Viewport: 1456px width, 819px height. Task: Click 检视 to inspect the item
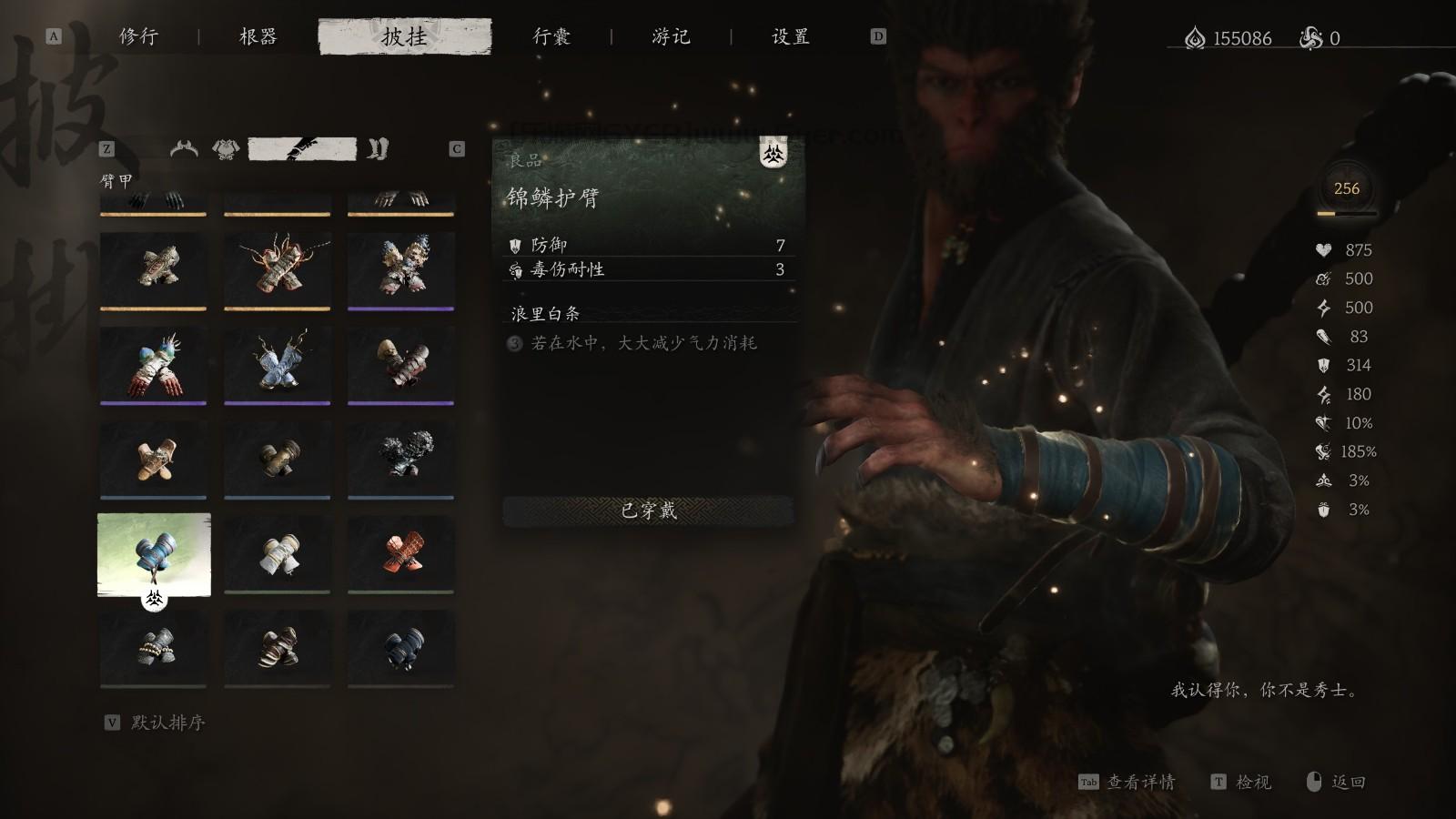point(1256,782)
